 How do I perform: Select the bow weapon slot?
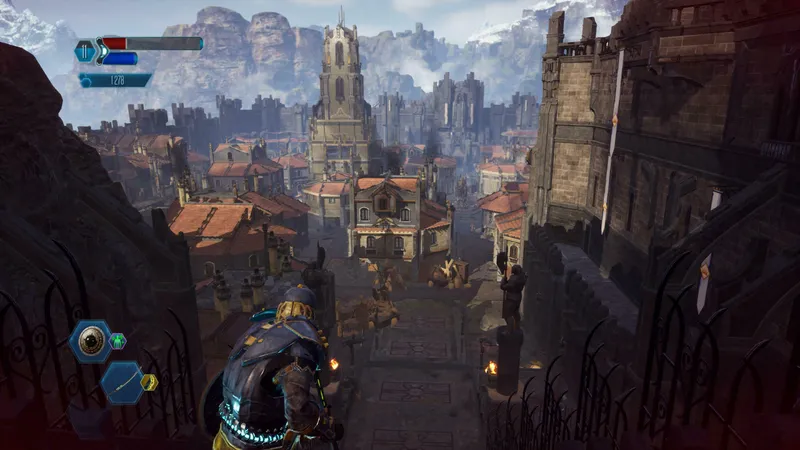[x=122, y=382]
